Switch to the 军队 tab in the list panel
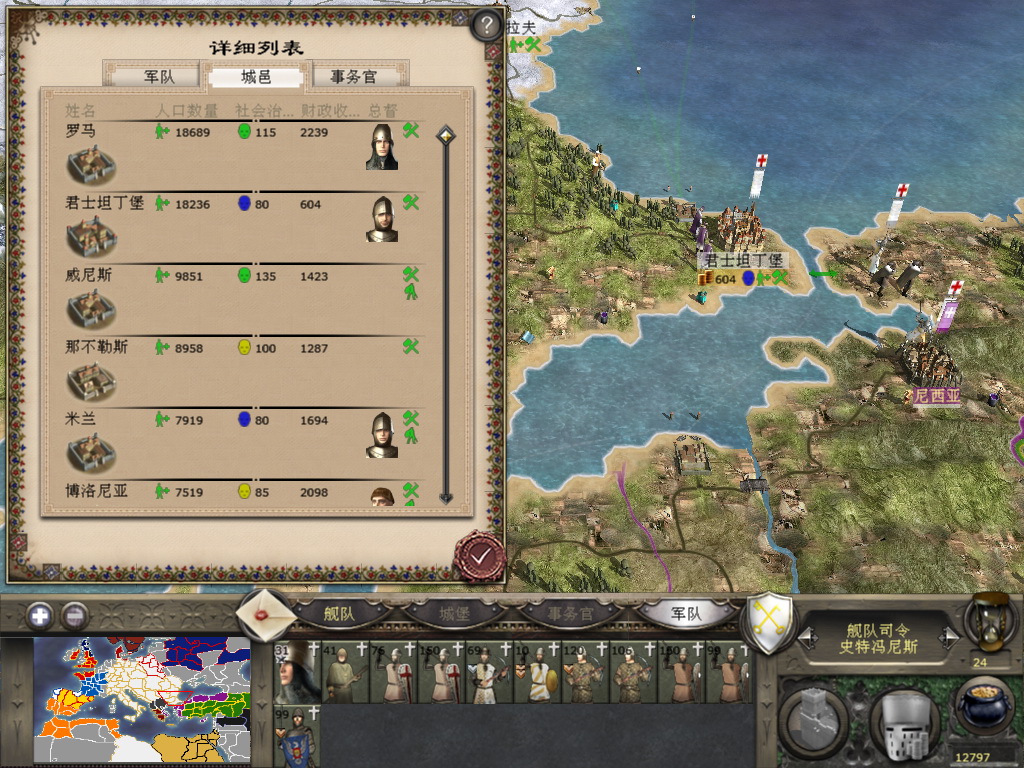The height and width of the screenshot is (768, 1024). pos(158,77)
